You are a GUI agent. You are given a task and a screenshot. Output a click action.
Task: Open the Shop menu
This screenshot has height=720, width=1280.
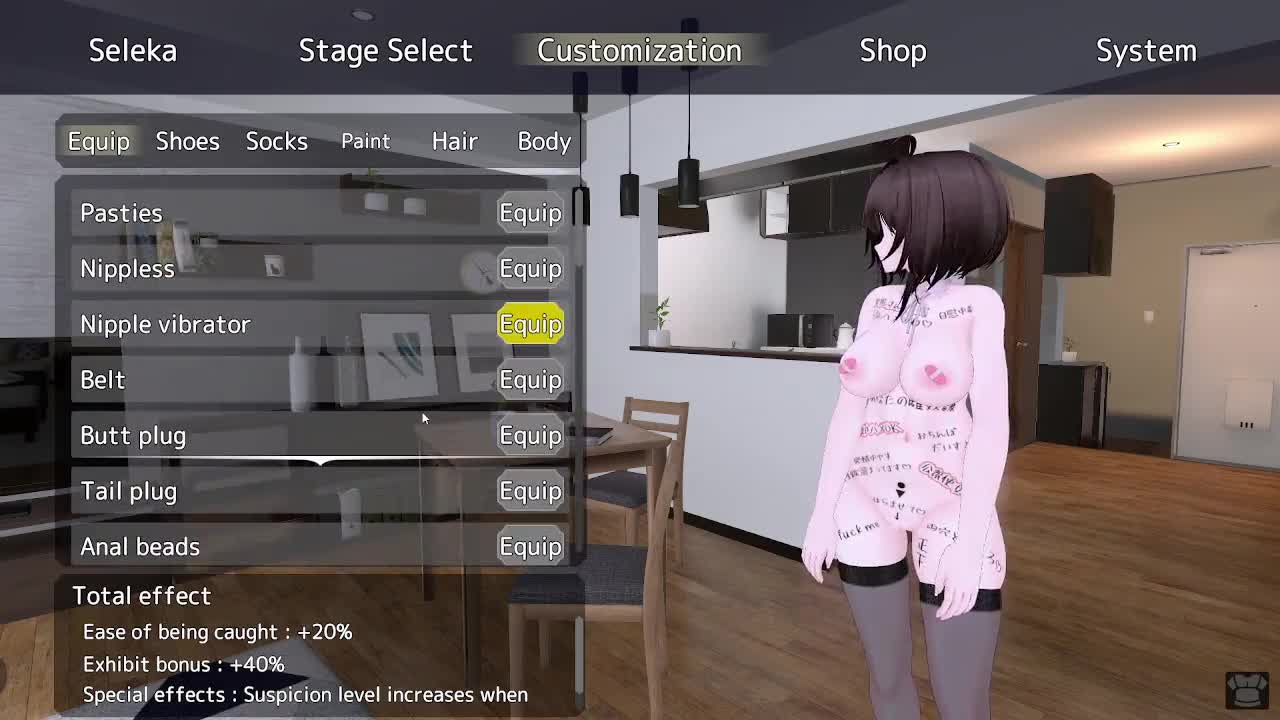[892, 51]
